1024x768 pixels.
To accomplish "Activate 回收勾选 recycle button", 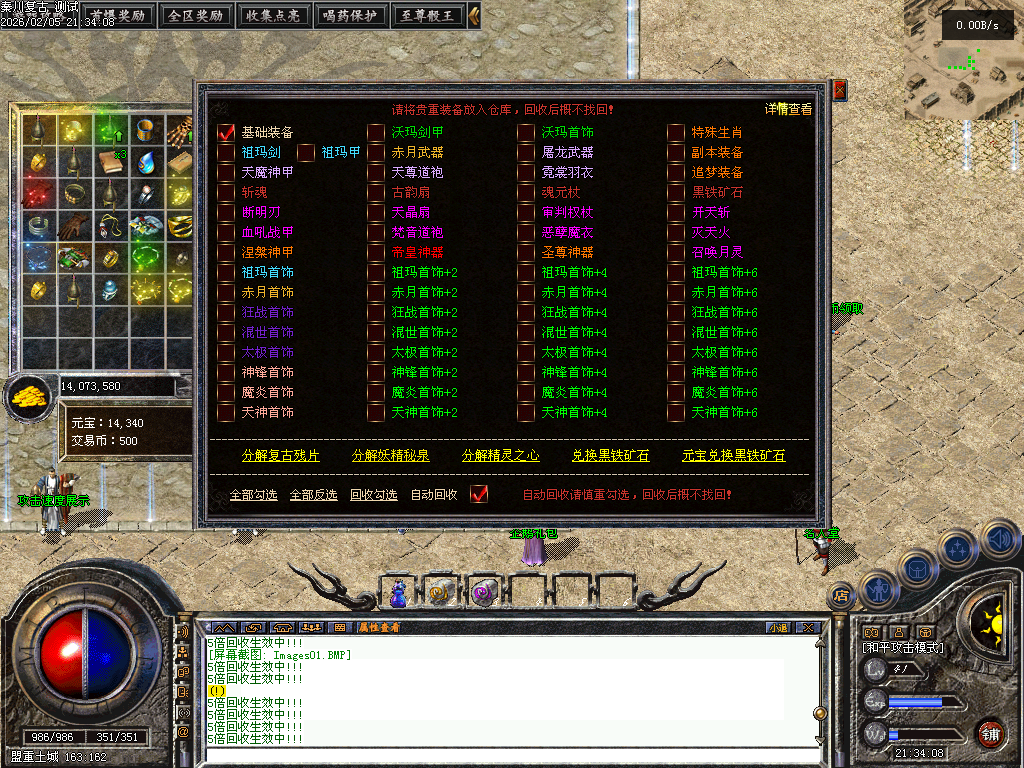I will tap(373, 495).
